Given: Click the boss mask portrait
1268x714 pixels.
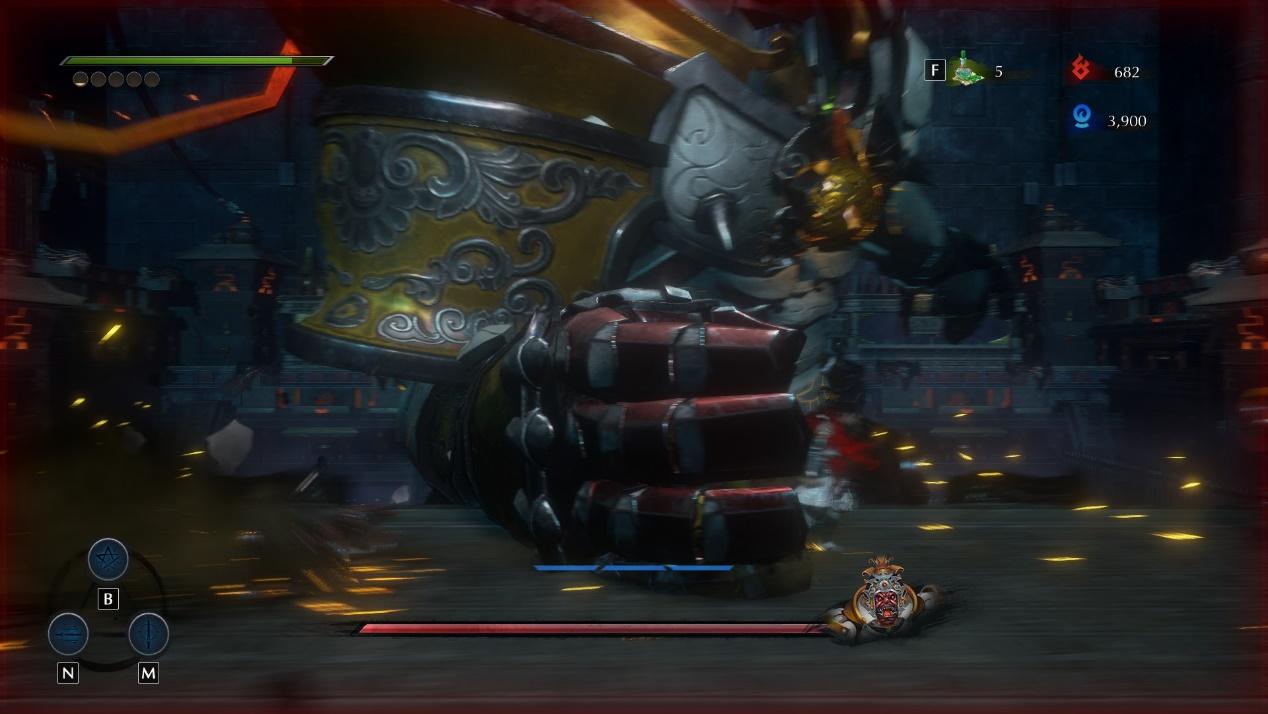Looking at the screenshot, I should click(885, 599).
